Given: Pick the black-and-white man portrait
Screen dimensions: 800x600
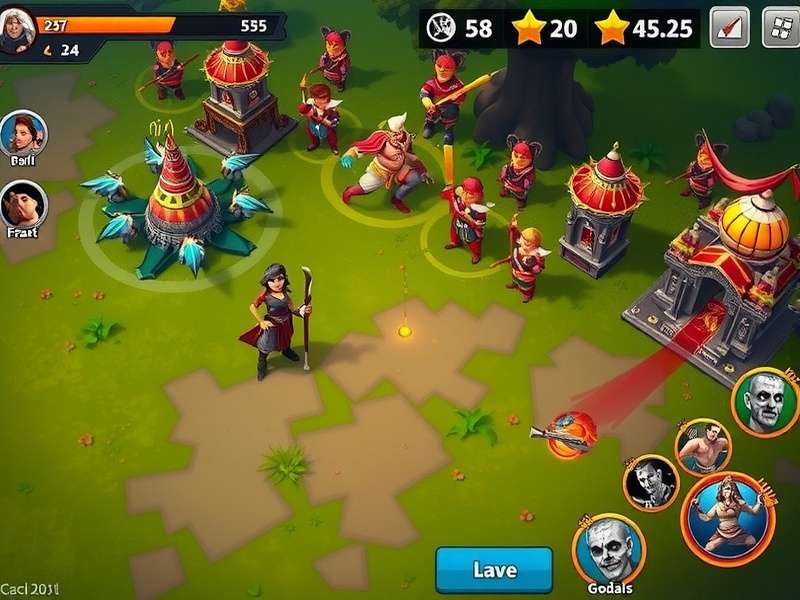Looking at the screenshot, I should click(651, 483).
